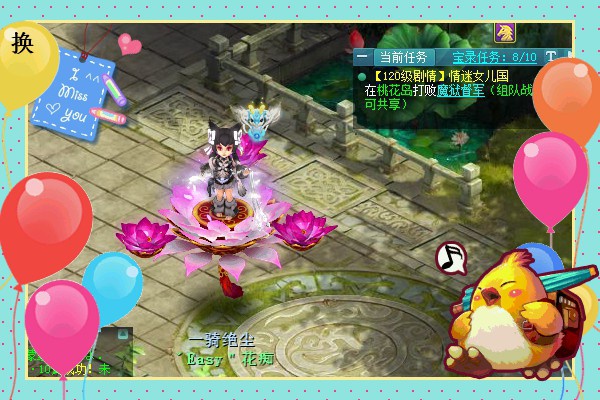
Task: Click the 魔狱督军 quest target link
Action: point(459,89)
